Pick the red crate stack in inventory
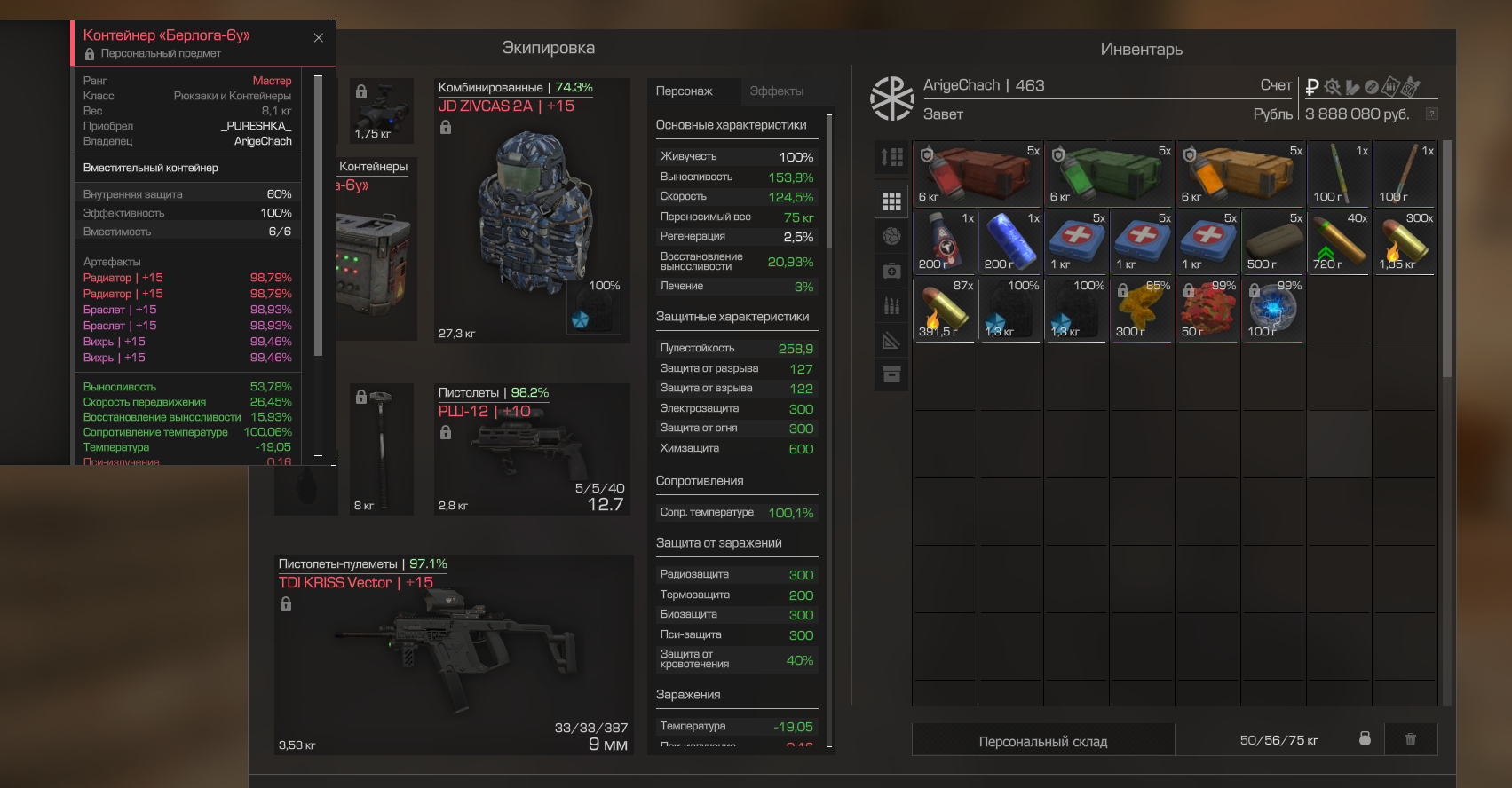 (x=978, y=174)
